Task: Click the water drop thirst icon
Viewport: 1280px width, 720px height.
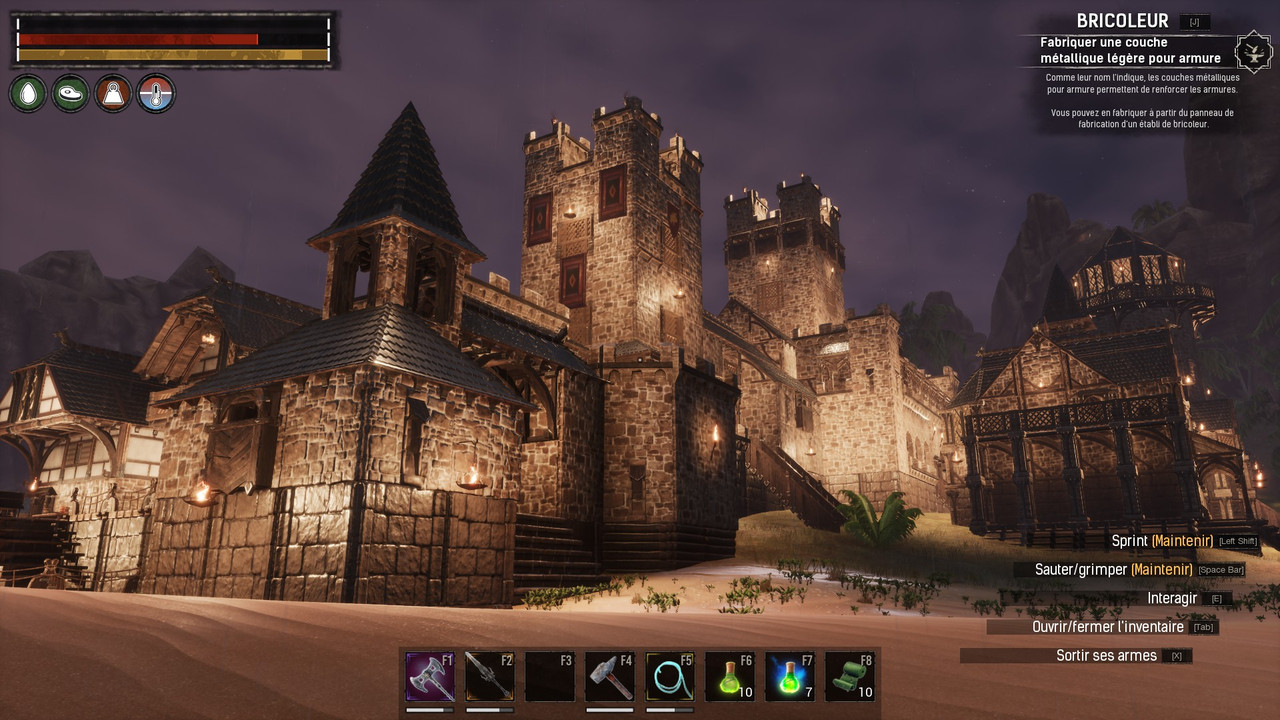Action: [28, 94]
